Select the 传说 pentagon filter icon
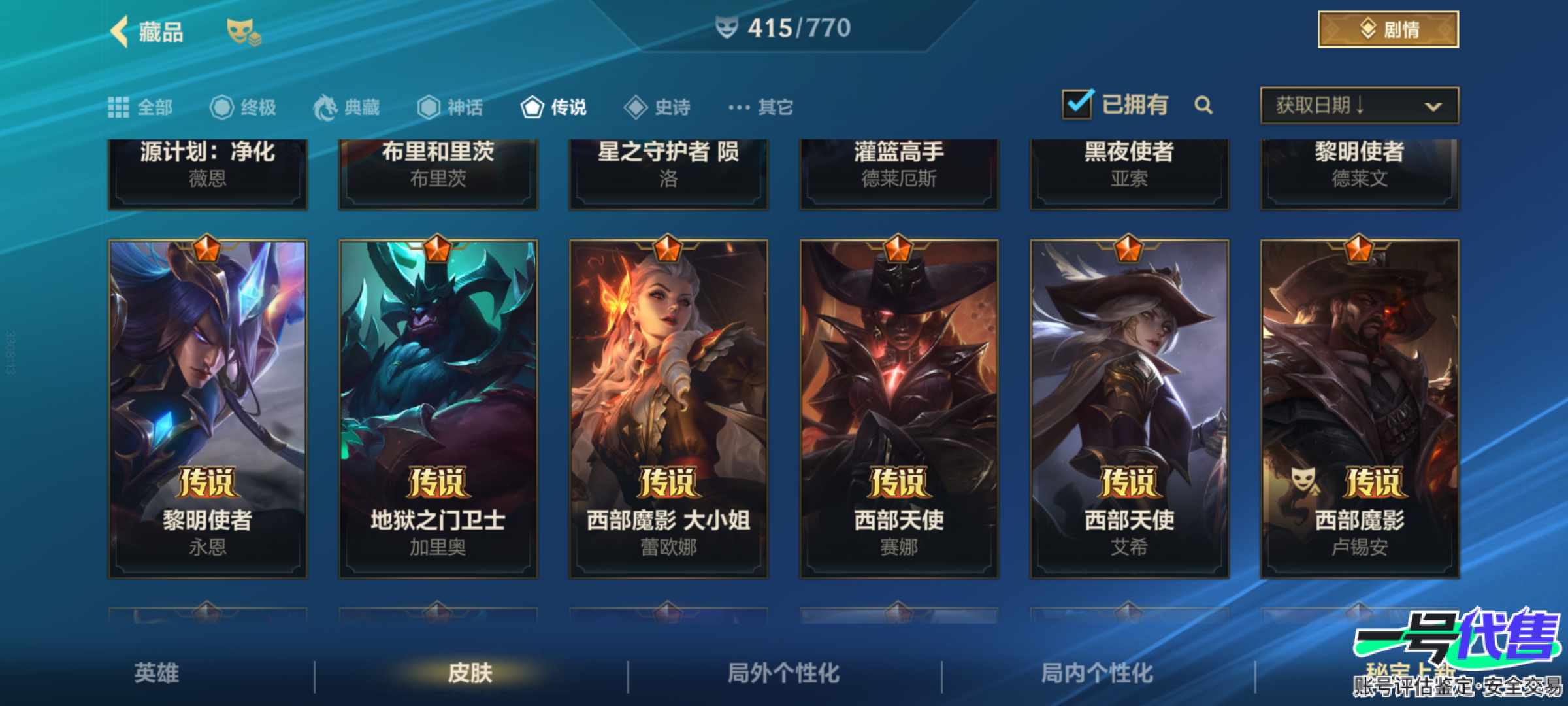Image resolution: width=1568 pixels, height=706 pixels. tap(531, 107)
